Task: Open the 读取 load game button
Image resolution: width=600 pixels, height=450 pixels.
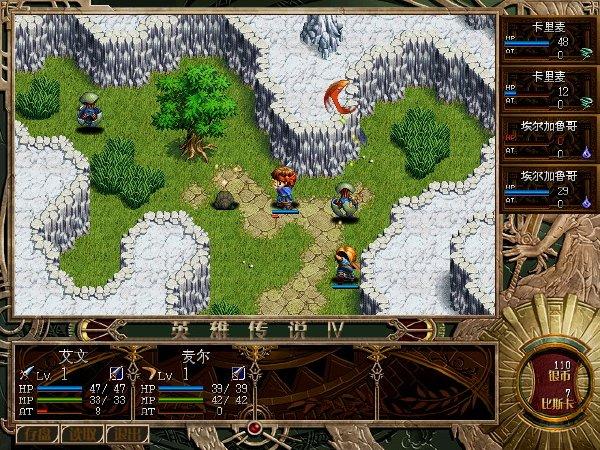Action: click(81, 433)
